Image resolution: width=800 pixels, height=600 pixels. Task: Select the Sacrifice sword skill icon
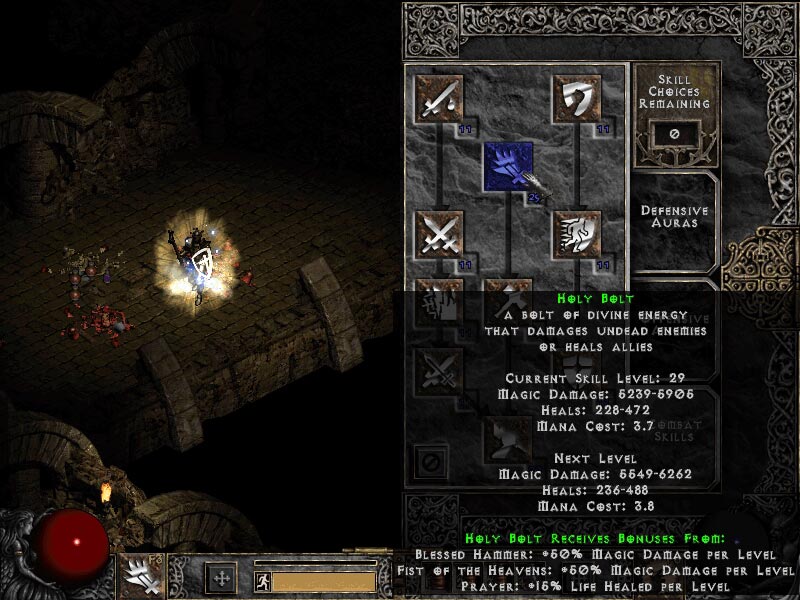click(439, 98)
